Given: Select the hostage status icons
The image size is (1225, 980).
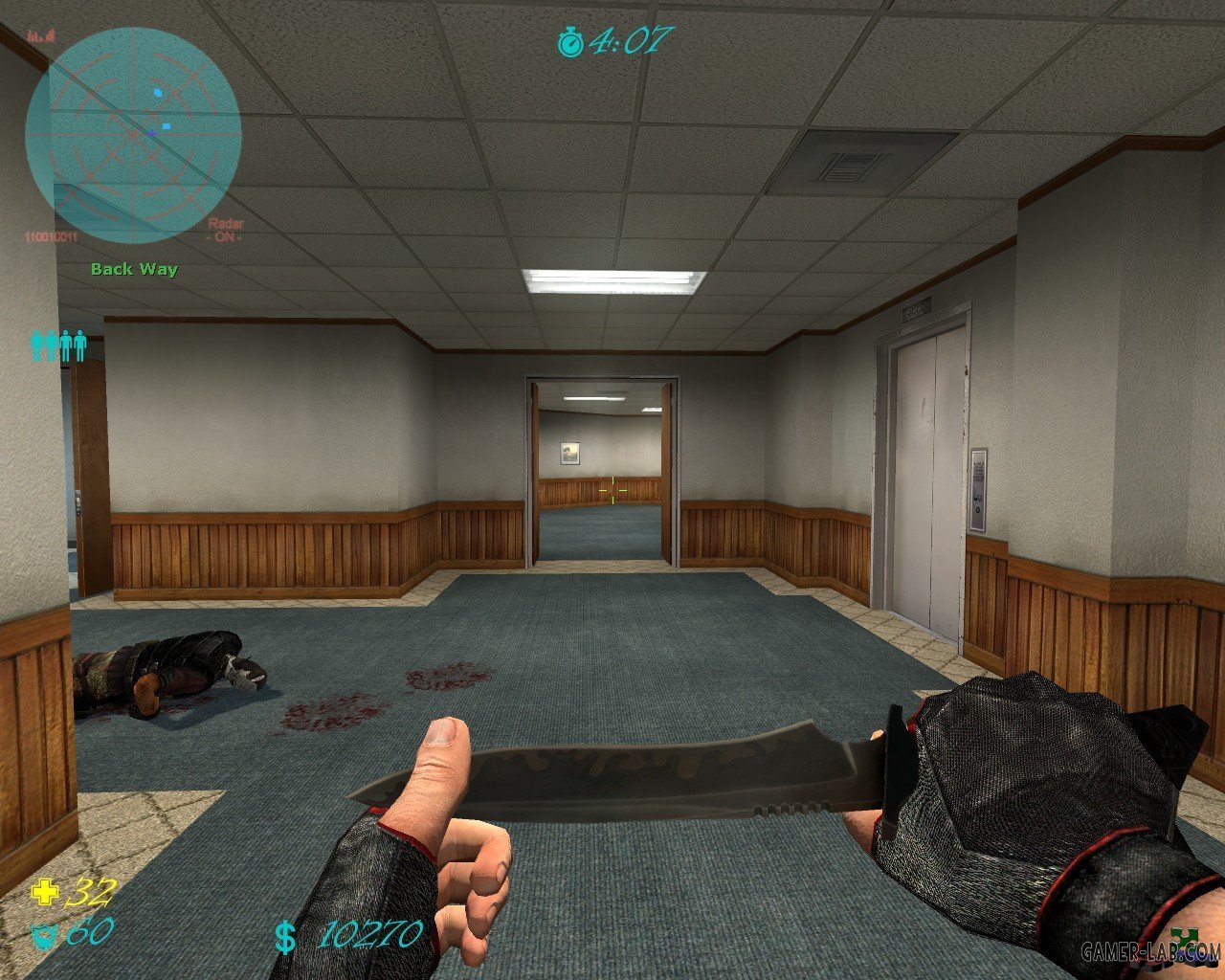Looking at the screenshot, I should (x=58, y=345).
